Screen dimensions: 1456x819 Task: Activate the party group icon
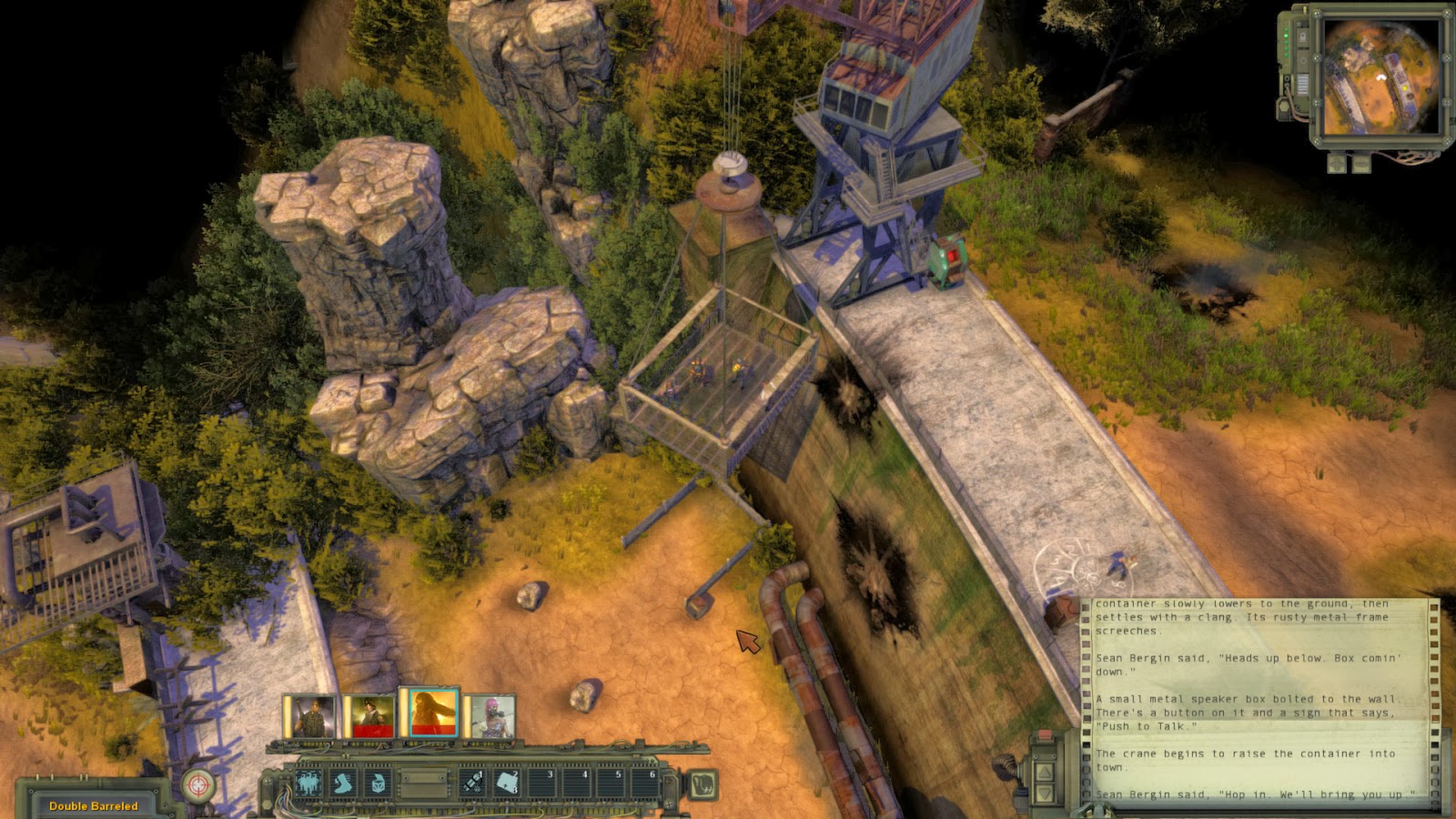pyautogui.click(x=308, y=784)
